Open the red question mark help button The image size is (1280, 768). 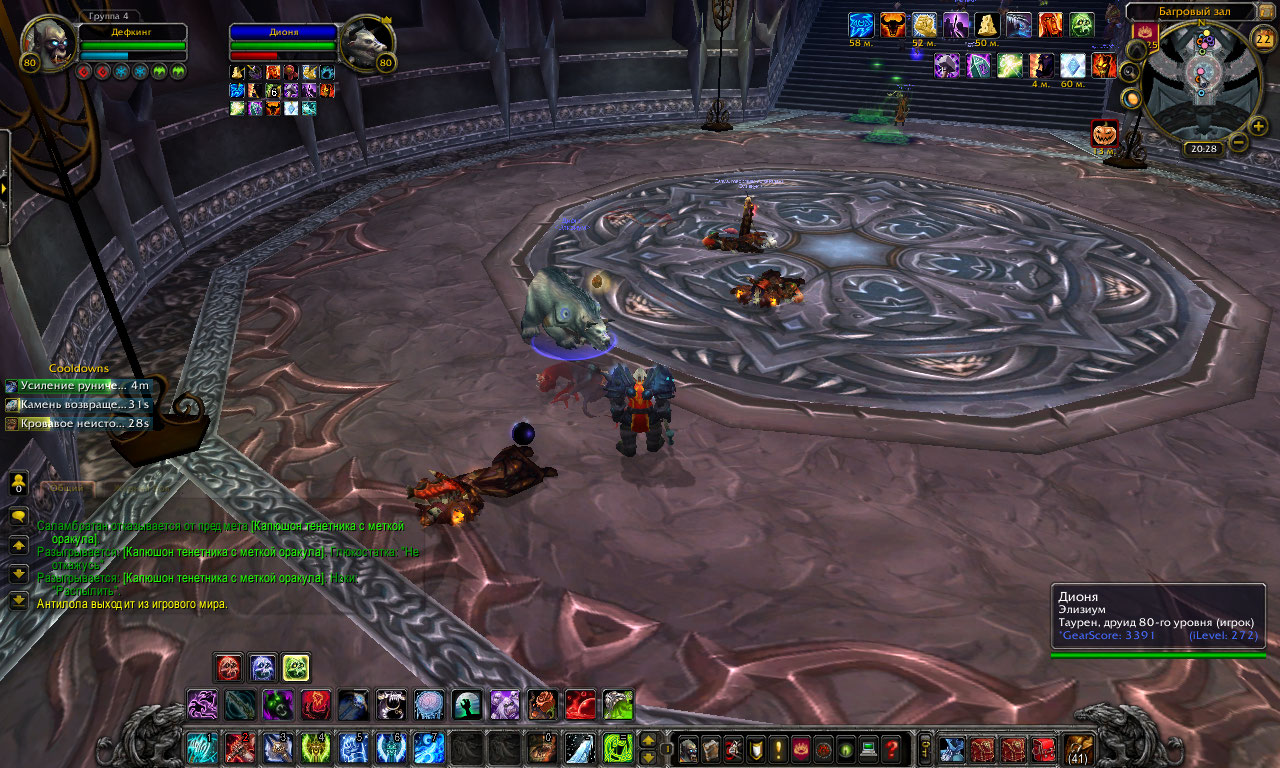[x=892, y=748]
